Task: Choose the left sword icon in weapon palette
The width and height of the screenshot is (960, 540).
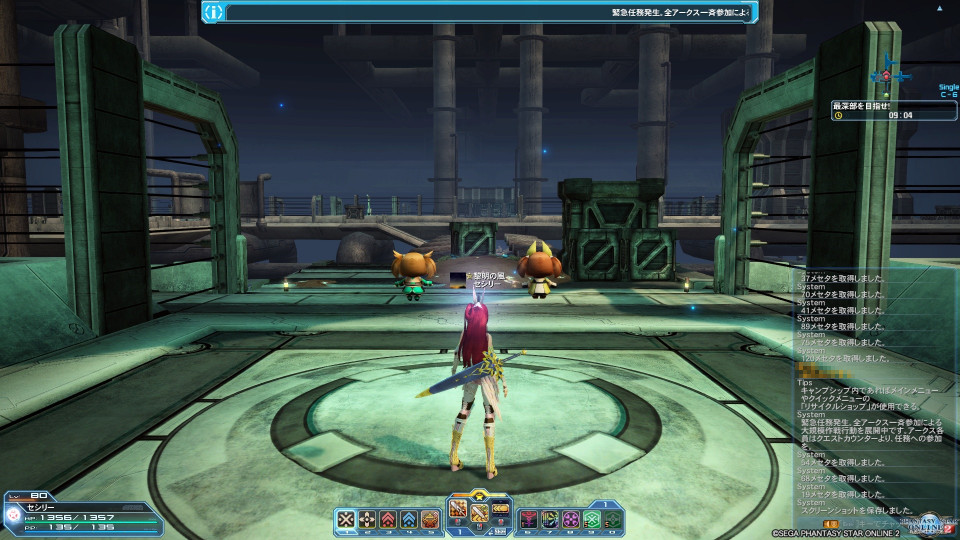Action: pyautogui.click(x=459, y=509)
